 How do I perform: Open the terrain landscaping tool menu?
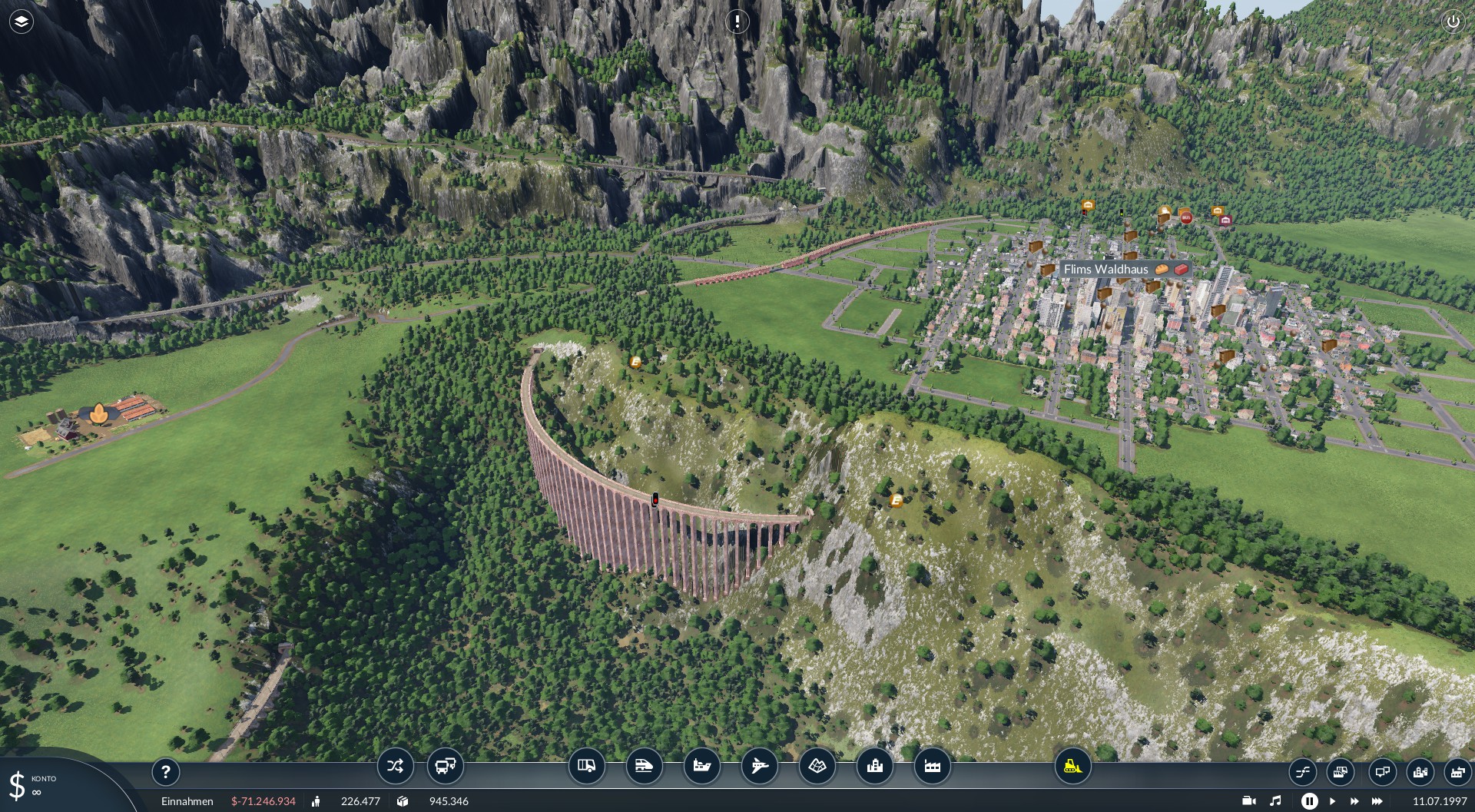coord(817,766)
